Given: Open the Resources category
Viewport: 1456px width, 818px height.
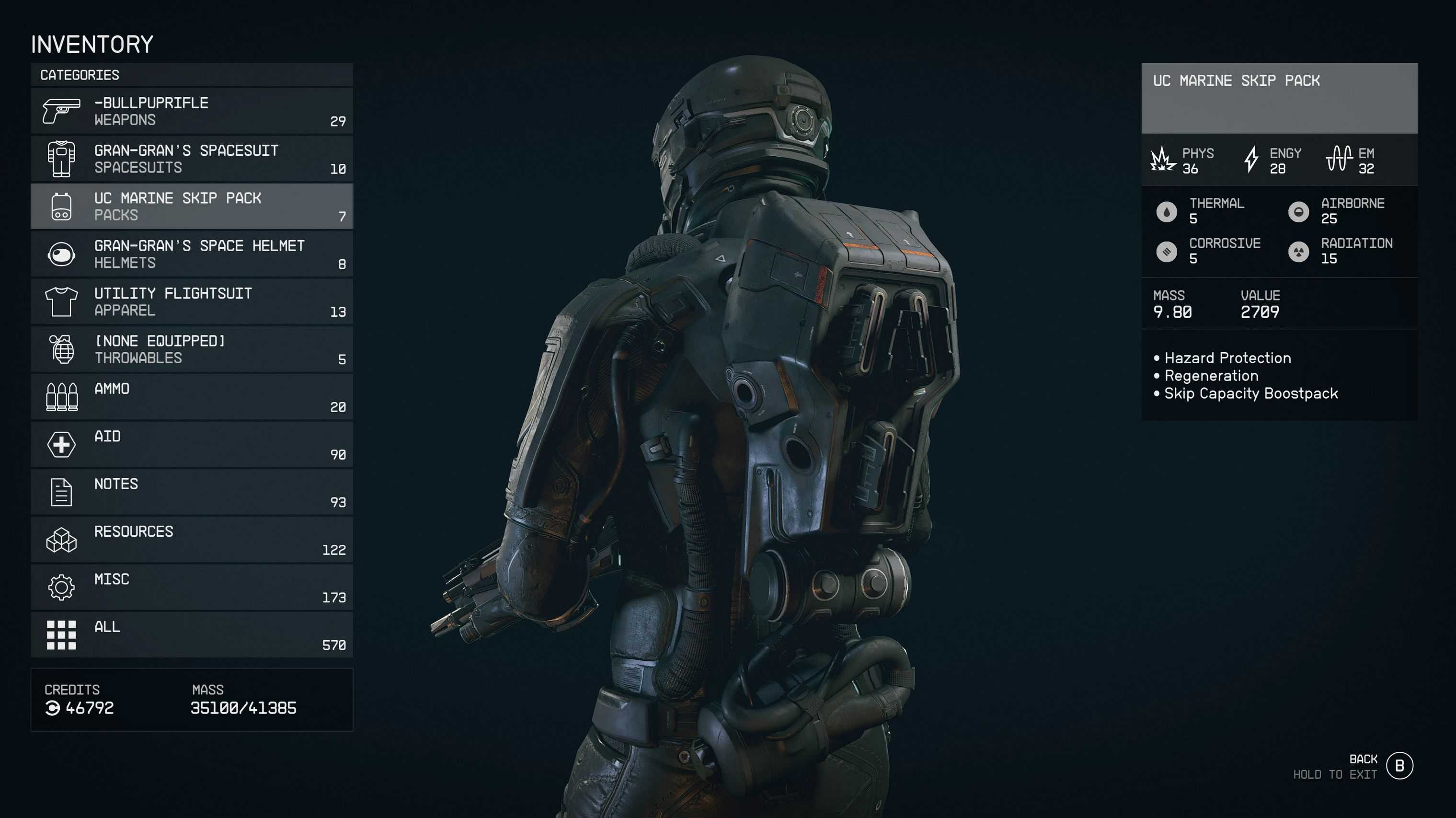Looking at the screenshot, I should coord(192,540).
